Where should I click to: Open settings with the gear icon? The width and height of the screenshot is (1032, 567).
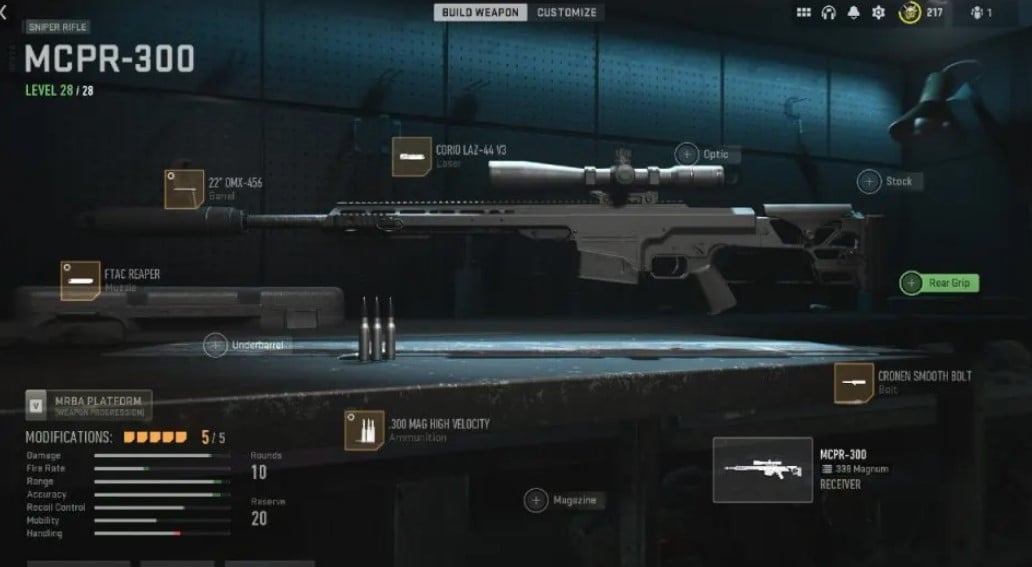click(x=878, y=13)
